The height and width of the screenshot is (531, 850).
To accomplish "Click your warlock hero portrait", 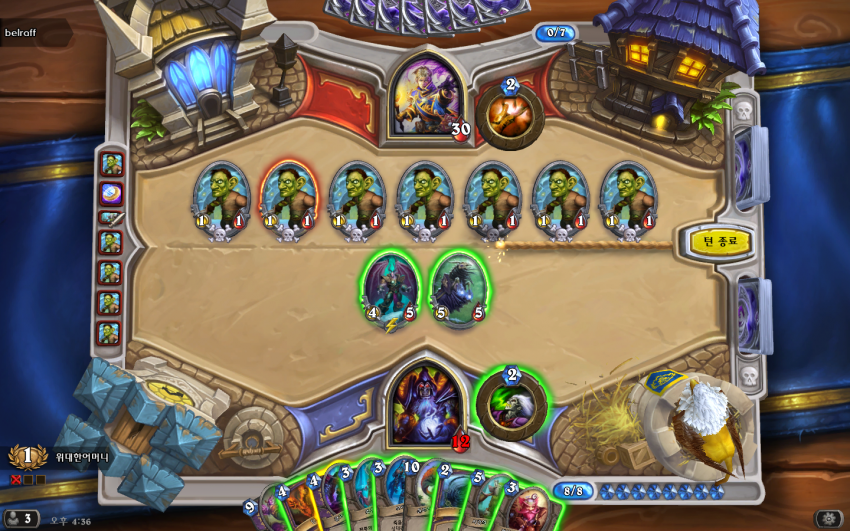I will pos(427,404).
